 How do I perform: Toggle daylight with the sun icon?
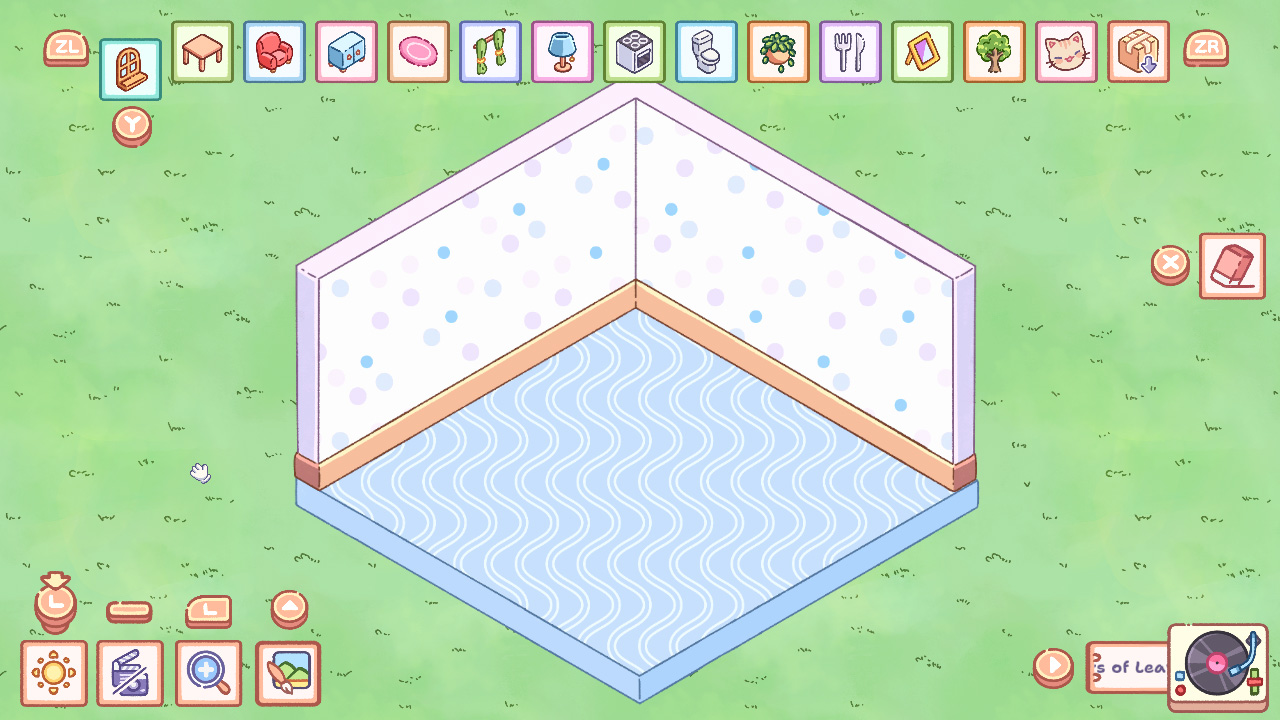click(x=55, y=673)
